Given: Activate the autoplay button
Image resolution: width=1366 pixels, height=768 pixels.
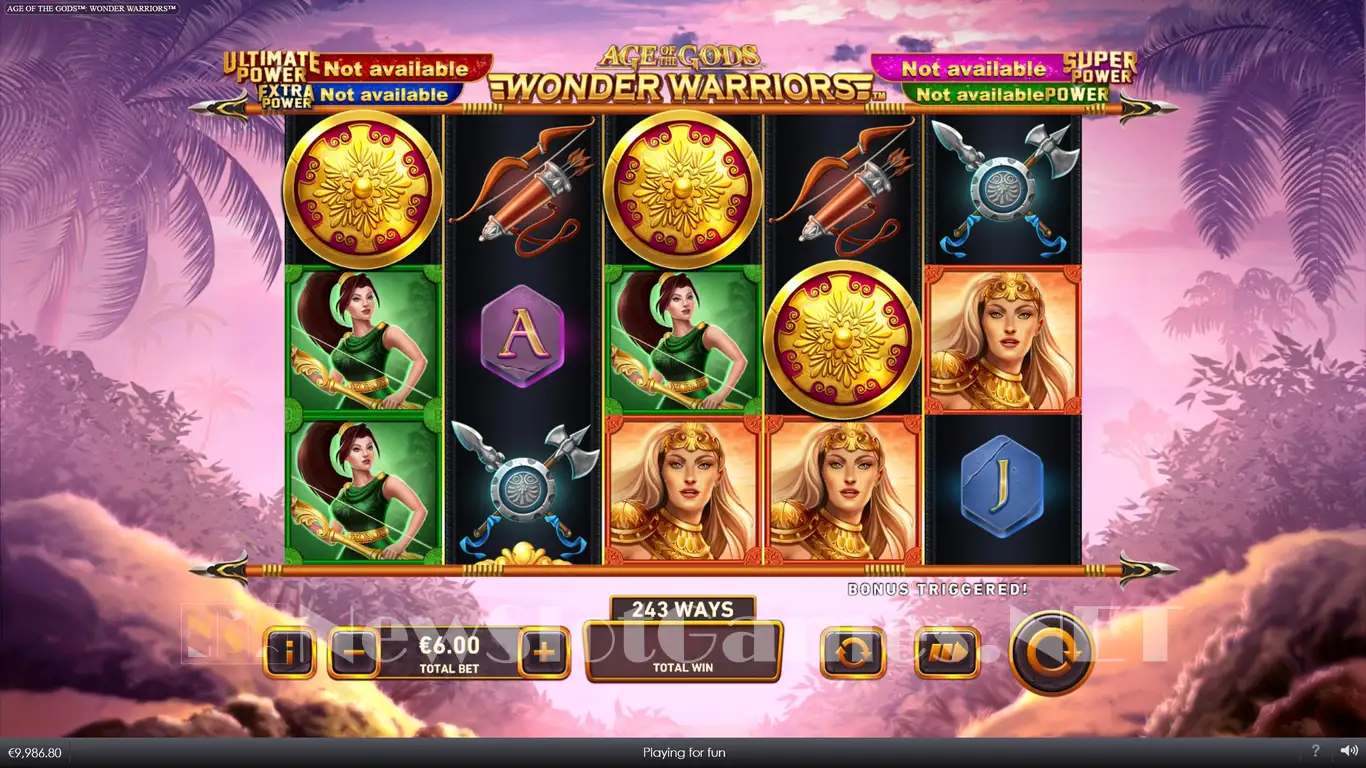Looking at the screenshot, I should pyautogui.click(x=852, y=654).
